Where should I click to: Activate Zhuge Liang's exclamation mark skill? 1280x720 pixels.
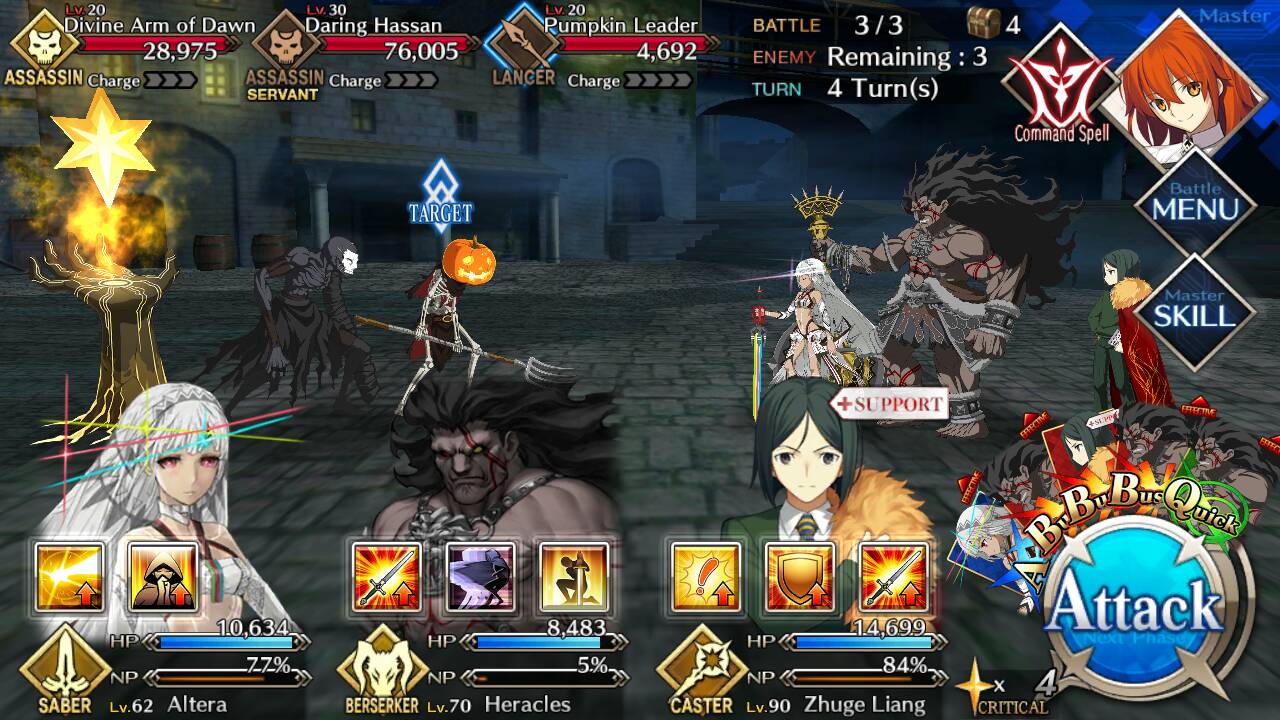(x=706, y=577)
